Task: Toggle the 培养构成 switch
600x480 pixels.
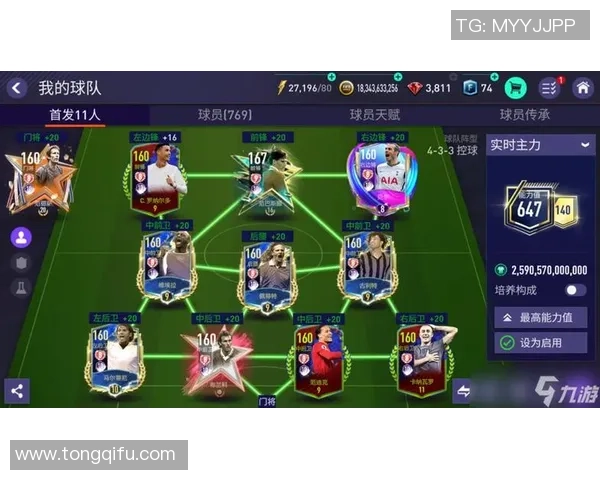Action: tap(575, 290)
